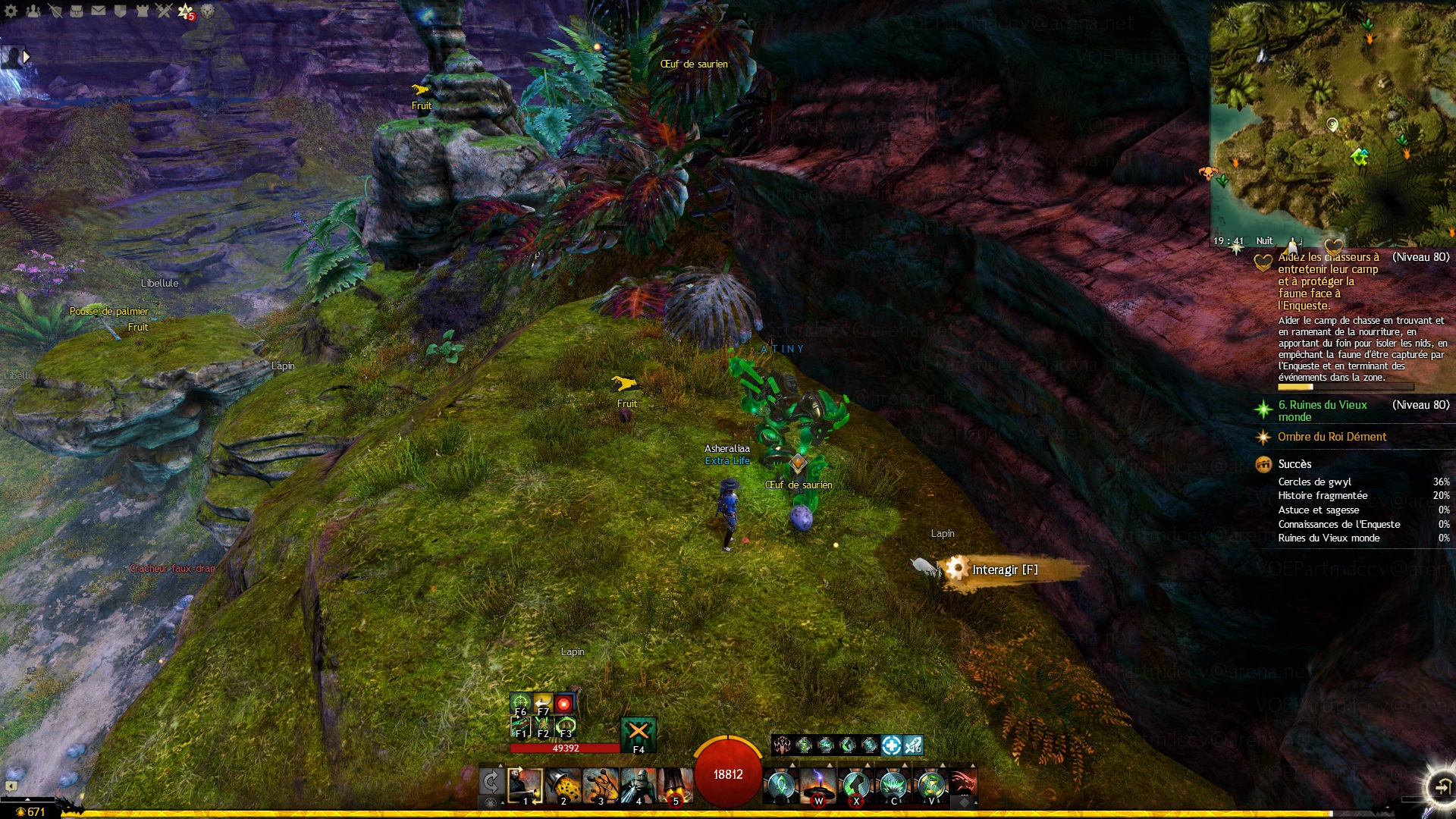Click the weapon swap arrow button
This screenshot has height=819, width=1456.
pyautogui.click(x=491, y=781)
